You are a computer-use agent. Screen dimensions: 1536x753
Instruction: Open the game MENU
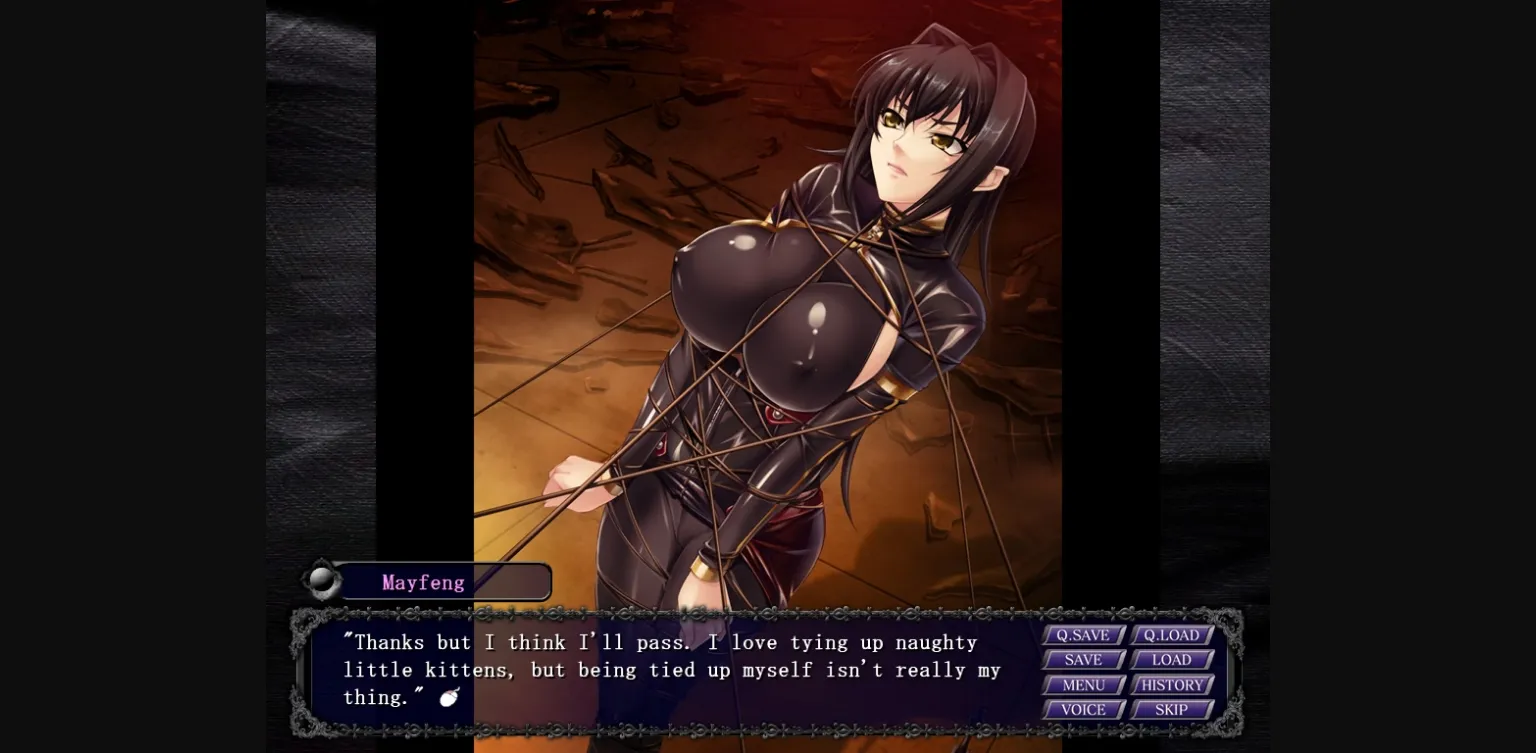tap(1083, 685)
